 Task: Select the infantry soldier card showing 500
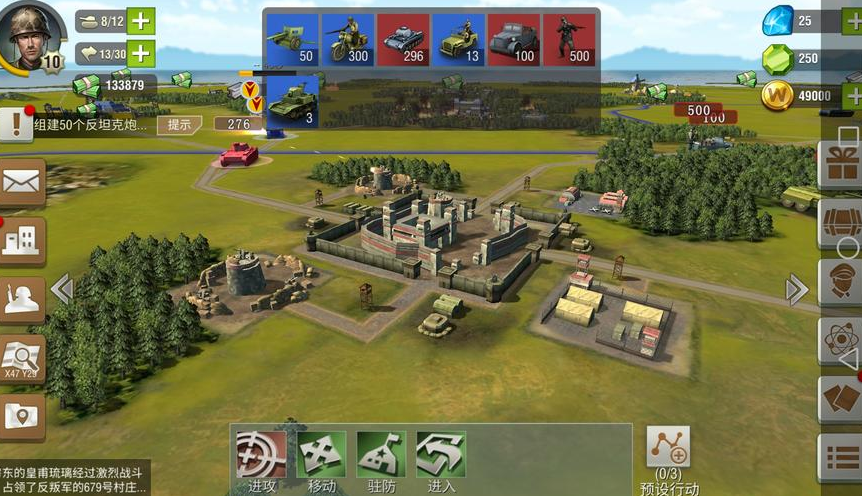(569, 40)
